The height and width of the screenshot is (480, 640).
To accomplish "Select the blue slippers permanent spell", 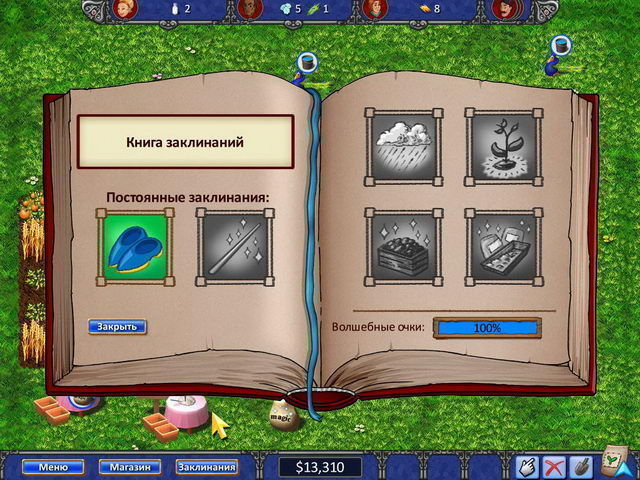I will [135, 244].
